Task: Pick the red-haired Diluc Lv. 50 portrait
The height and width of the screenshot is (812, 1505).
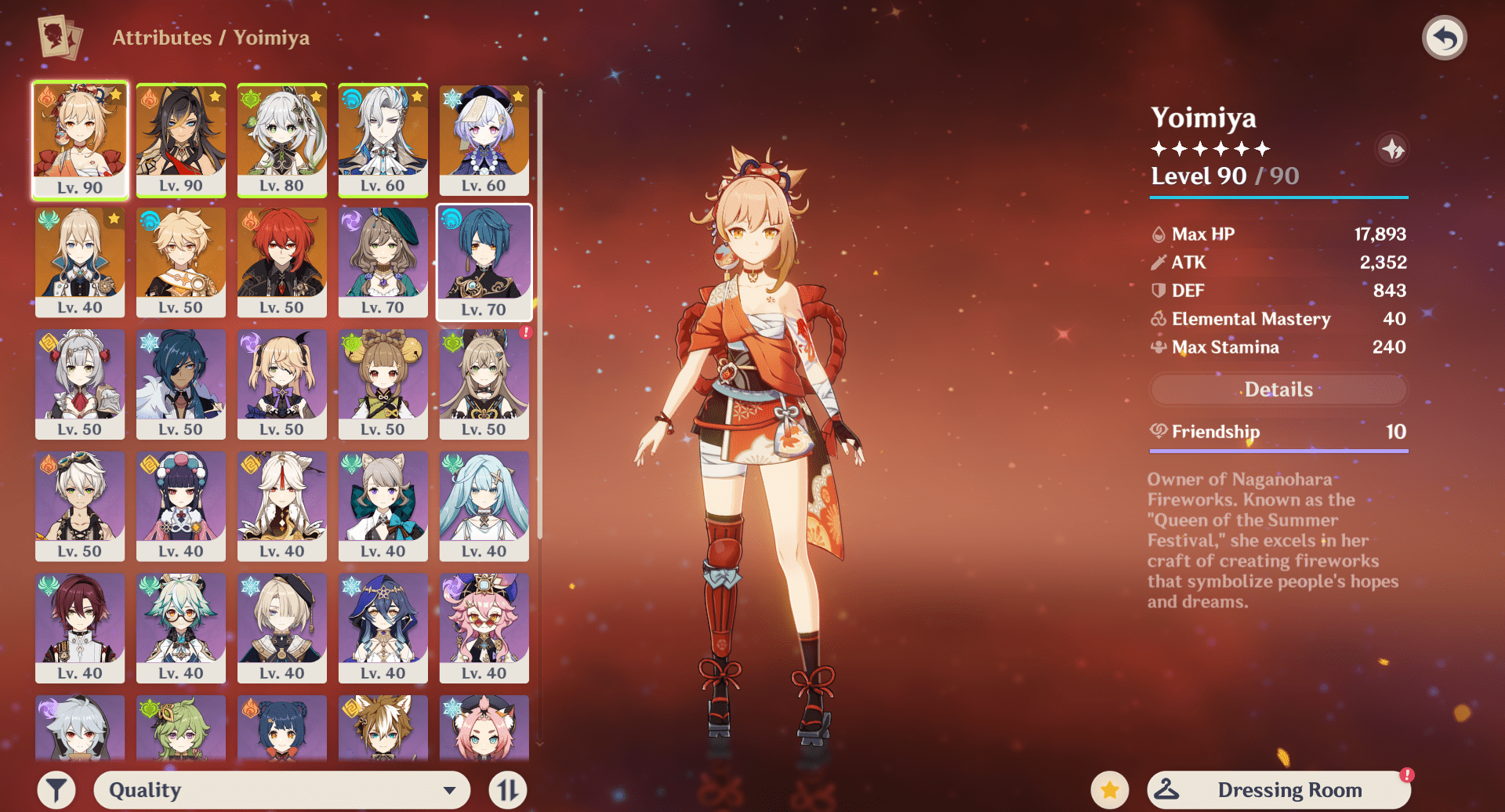Action: pyautogui.click(x=282, y=262)
